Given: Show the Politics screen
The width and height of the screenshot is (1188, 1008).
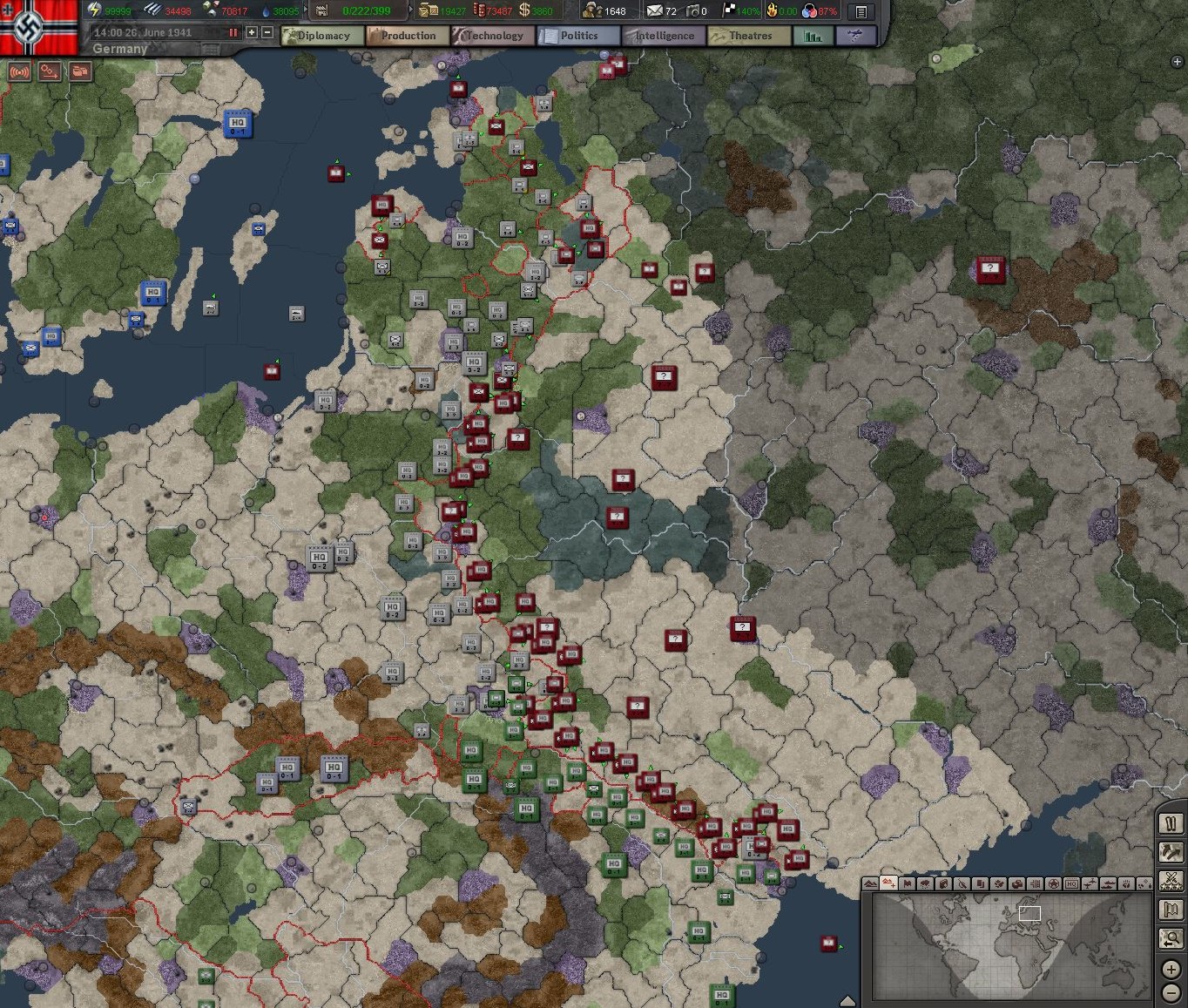Looking at the screenshot, I should 577,36.
